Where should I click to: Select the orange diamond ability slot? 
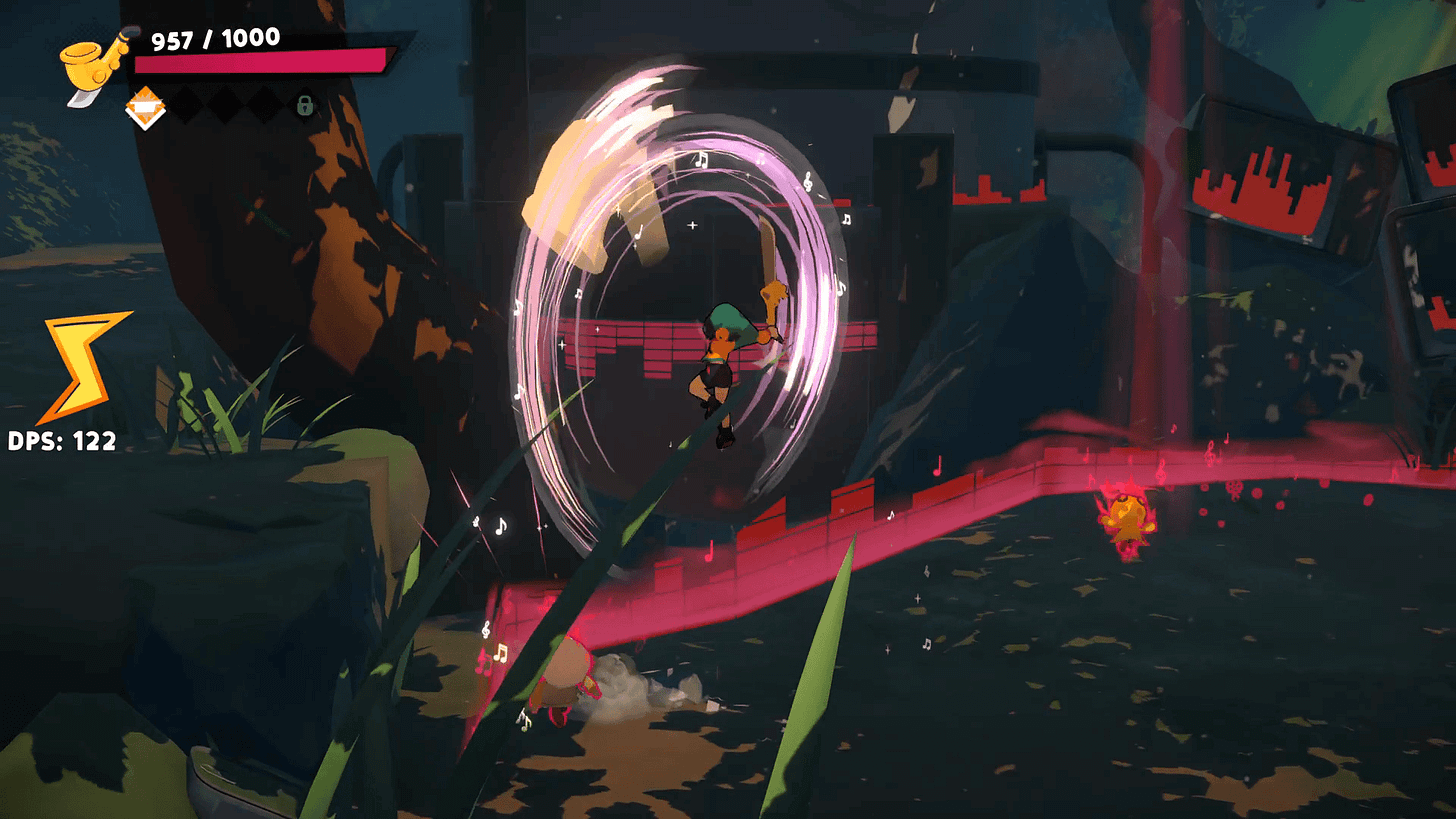(145, 107)
